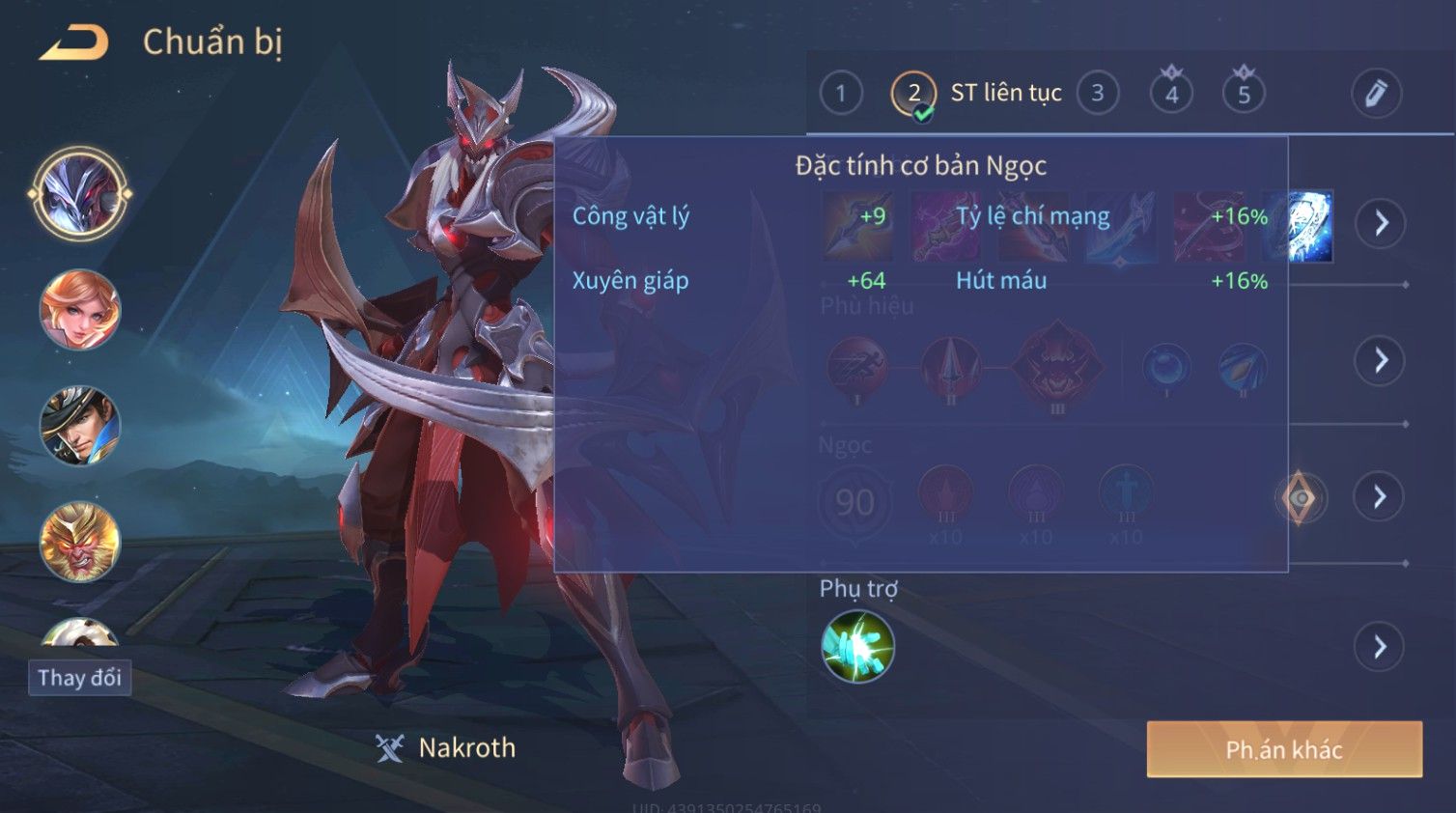Go back using the return arrow
Screen dimensions: 1456x813
pyautogui.click(x=74, y=43)
